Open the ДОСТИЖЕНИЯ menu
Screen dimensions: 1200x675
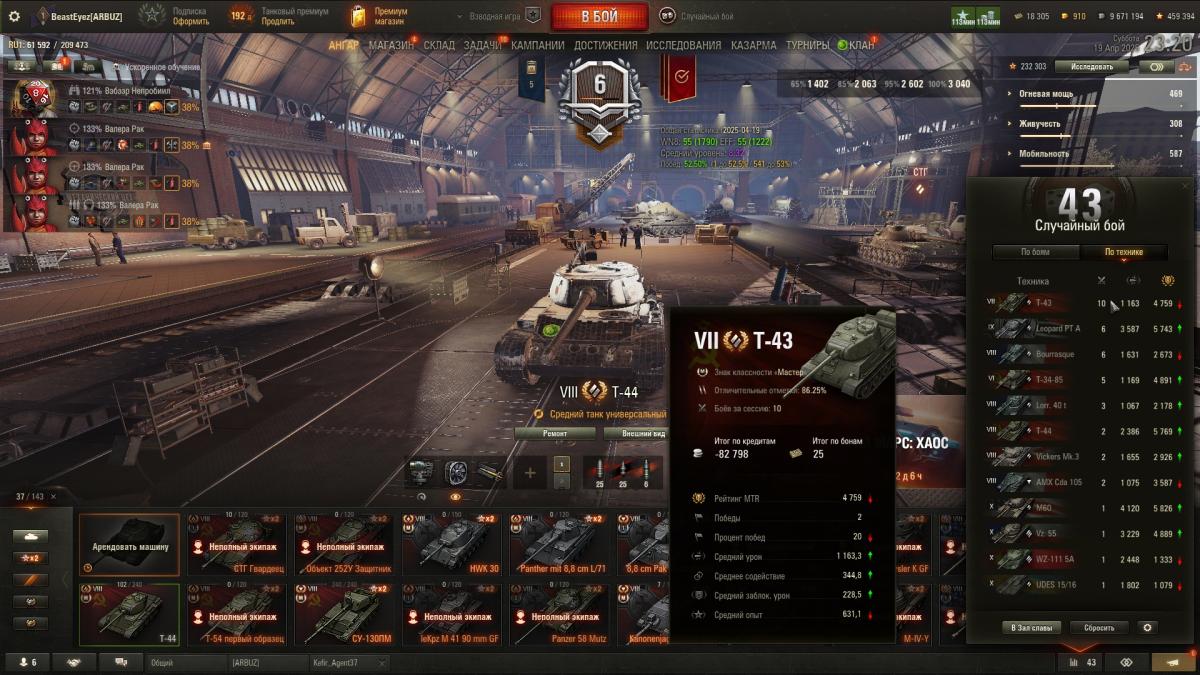[x=604, y=45]
